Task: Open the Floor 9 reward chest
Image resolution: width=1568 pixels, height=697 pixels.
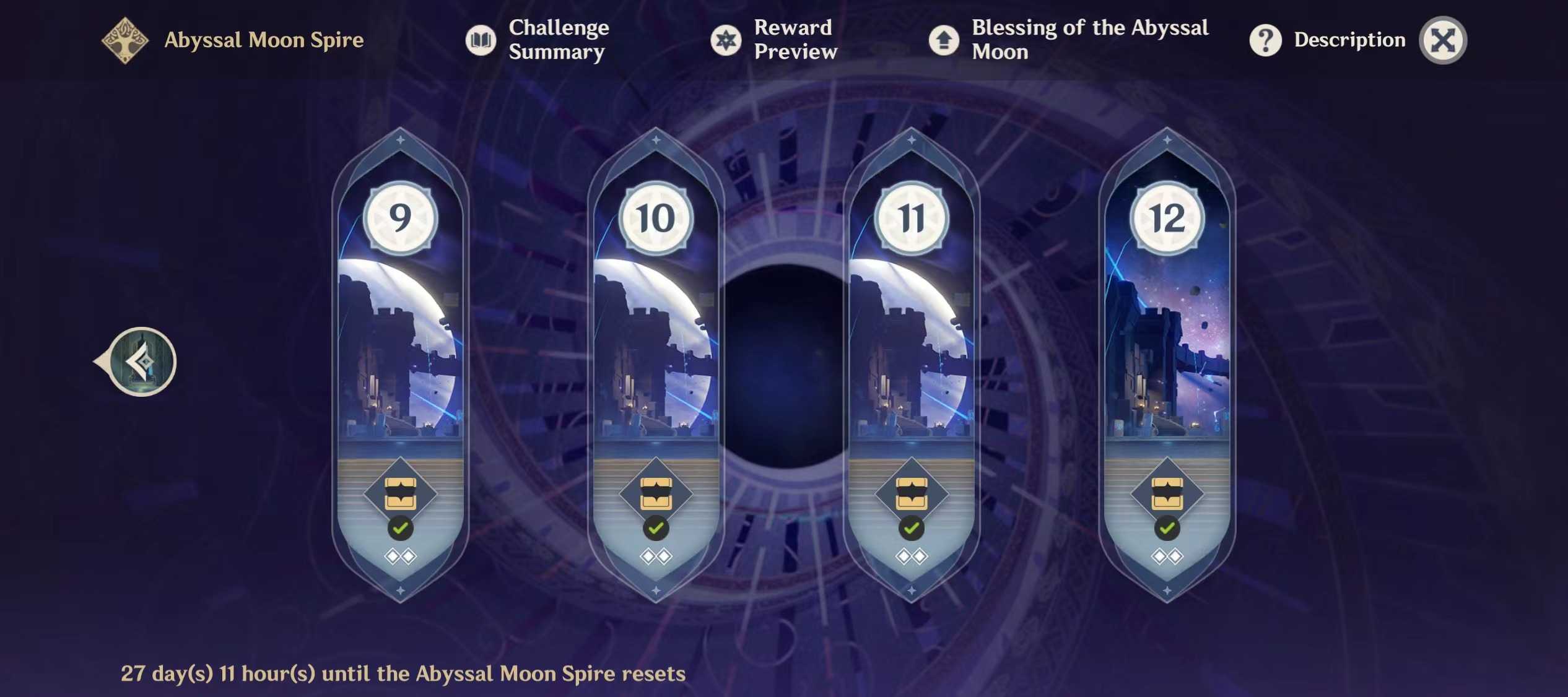Action: coord(400,493)
